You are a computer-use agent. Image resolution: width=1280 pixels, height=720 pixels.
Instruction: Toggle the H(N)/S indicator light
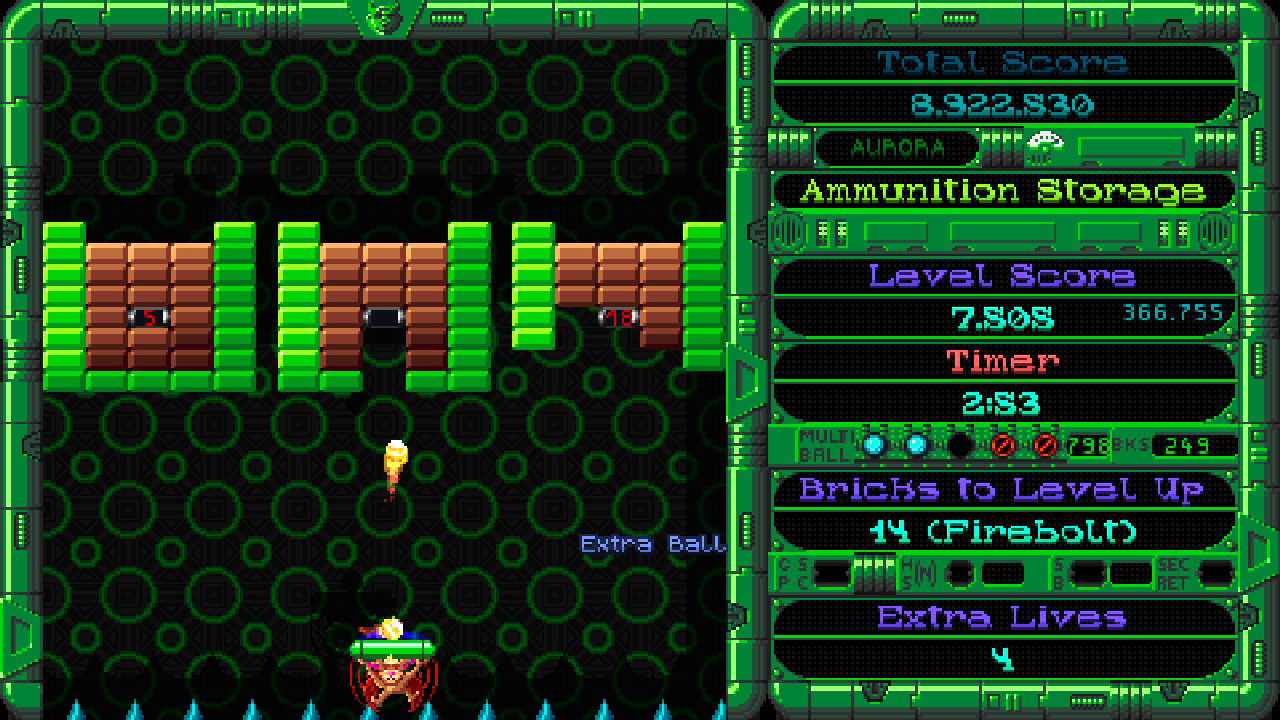pos(961,573)
